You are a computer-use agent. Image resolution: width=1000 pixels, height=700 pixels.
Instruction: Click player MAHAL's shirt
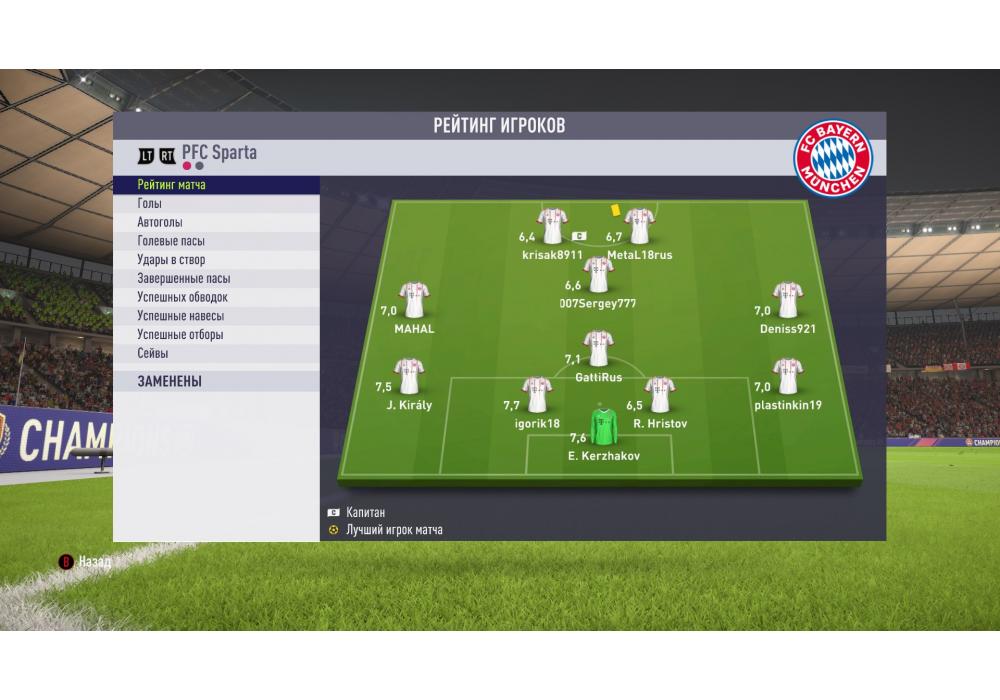point(413,300)
